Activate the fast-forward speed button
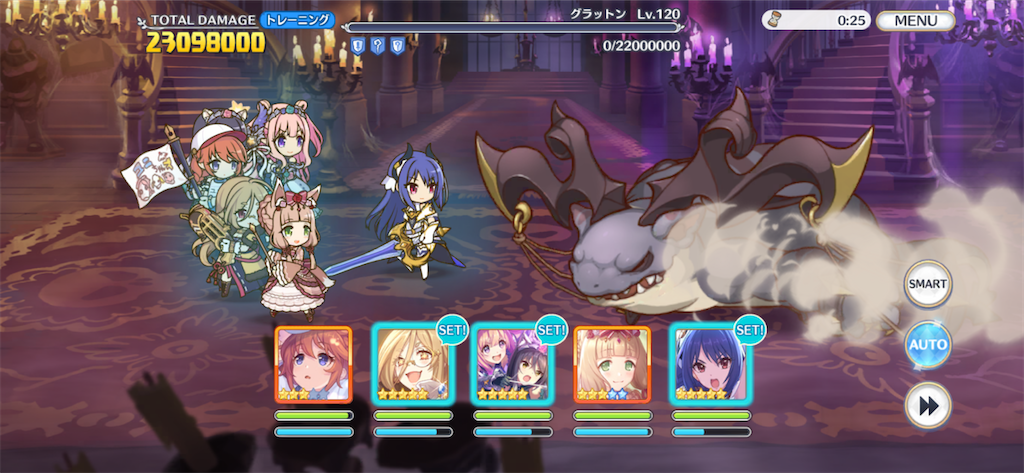 927,406
